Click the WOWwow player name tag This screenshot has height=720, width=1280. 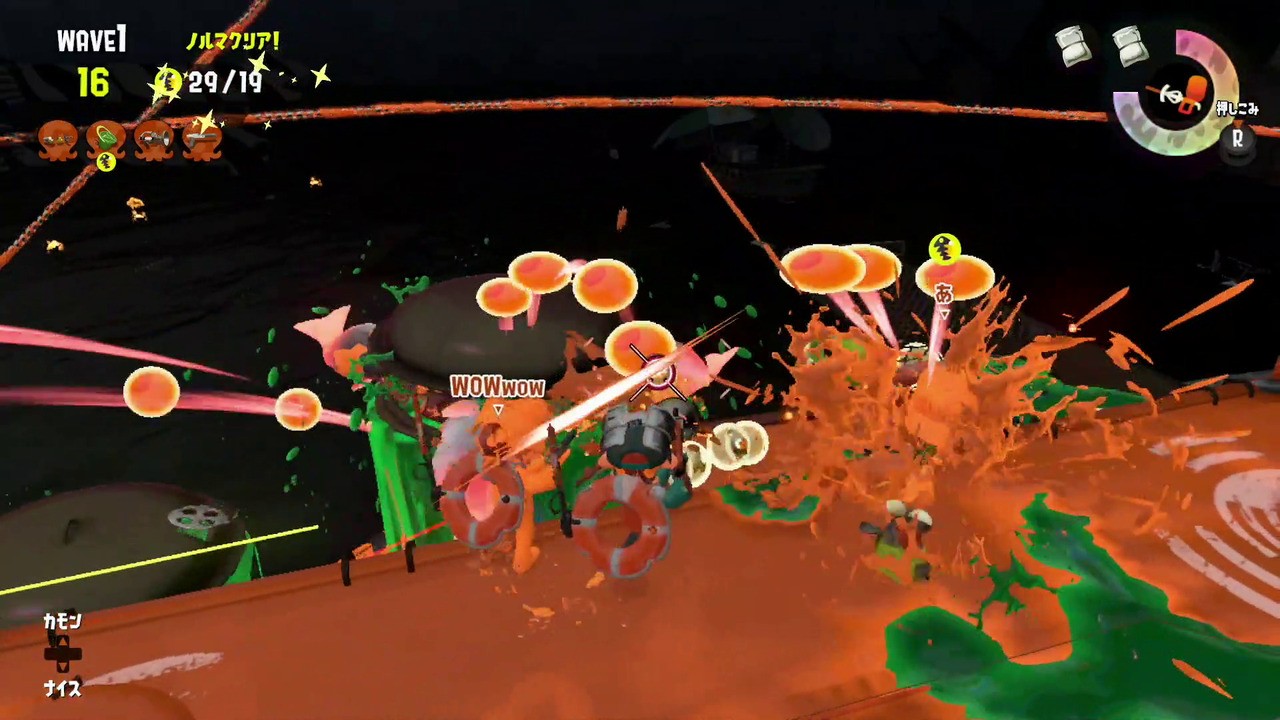point(497,386)
